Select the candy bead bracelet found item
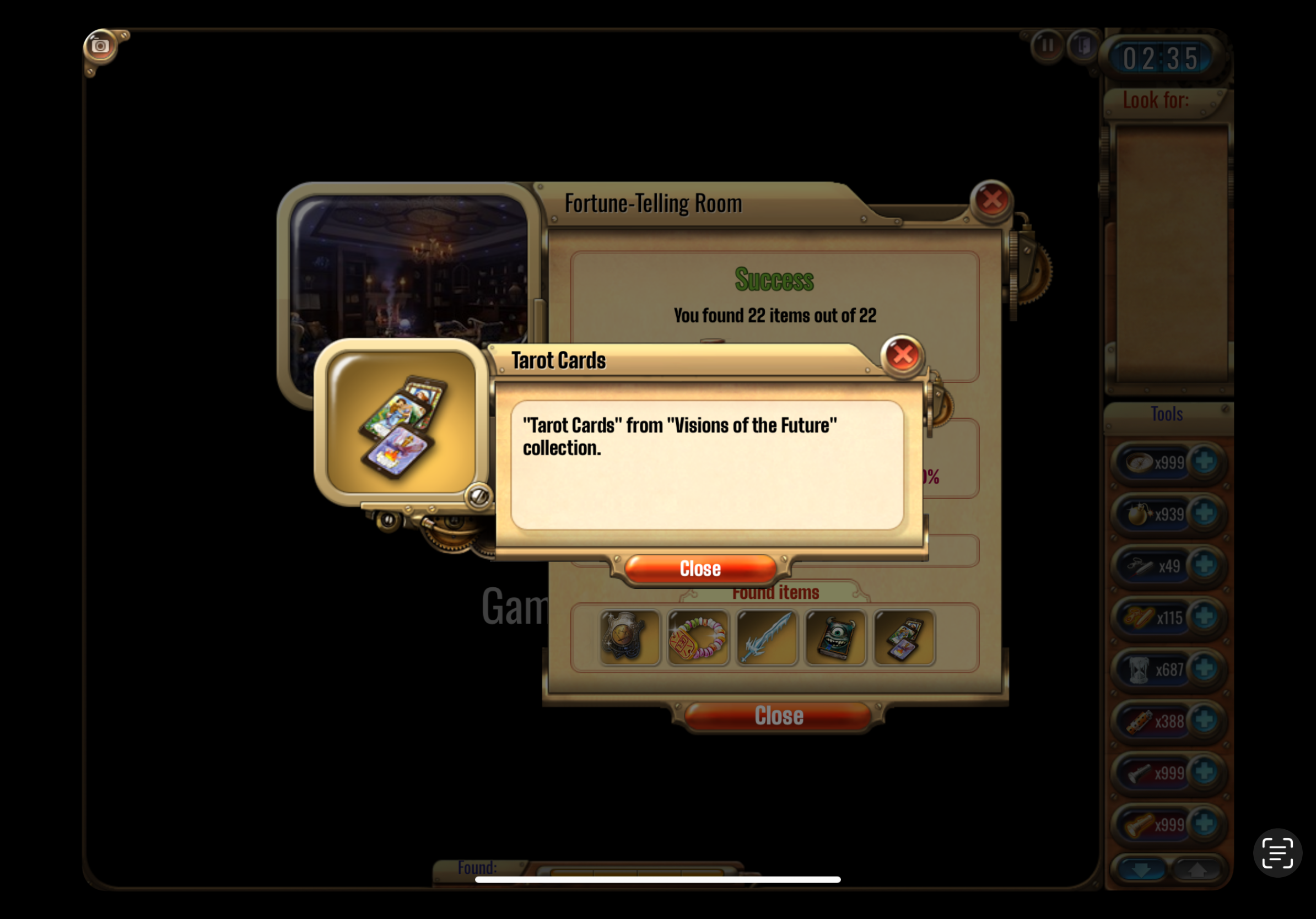 pyautogui.click(x=698, y=637)
